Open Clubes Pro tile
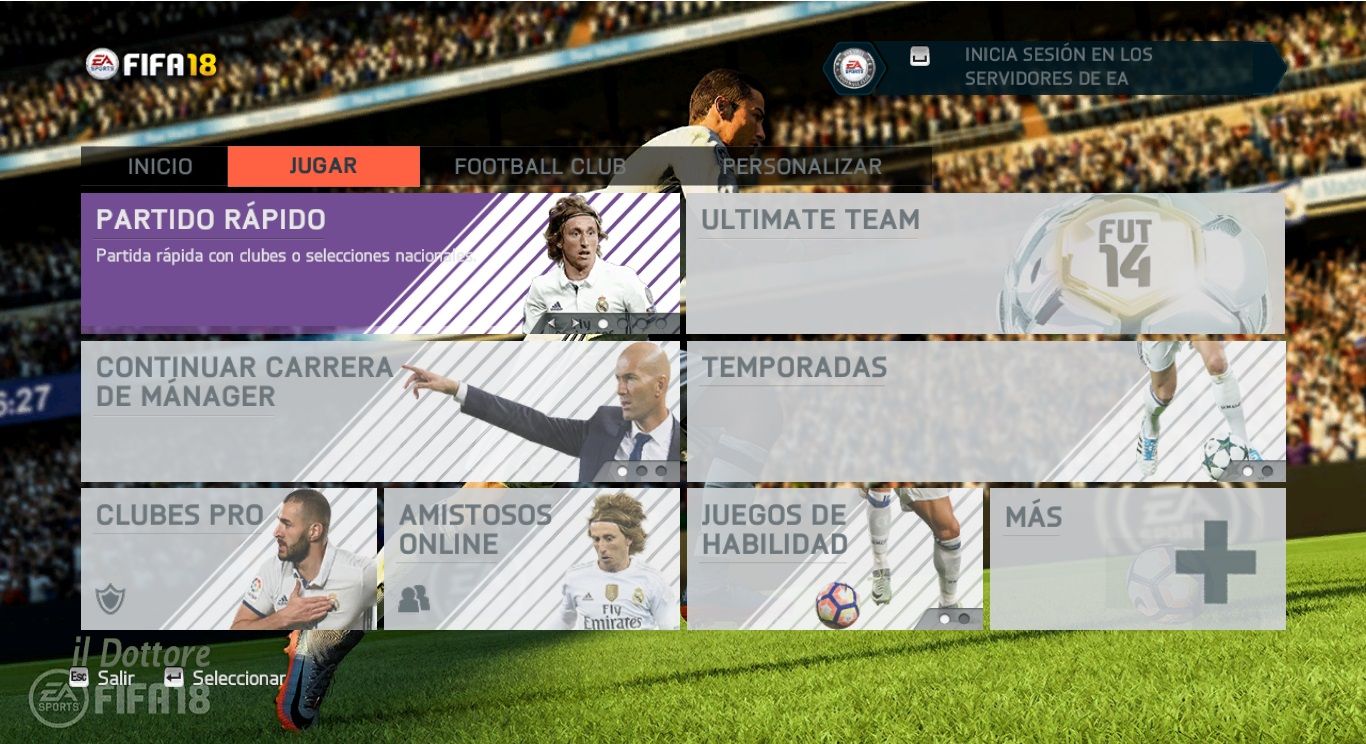Image resolution: width=1366 pixels, height=744 pixels. pos(229,558)
